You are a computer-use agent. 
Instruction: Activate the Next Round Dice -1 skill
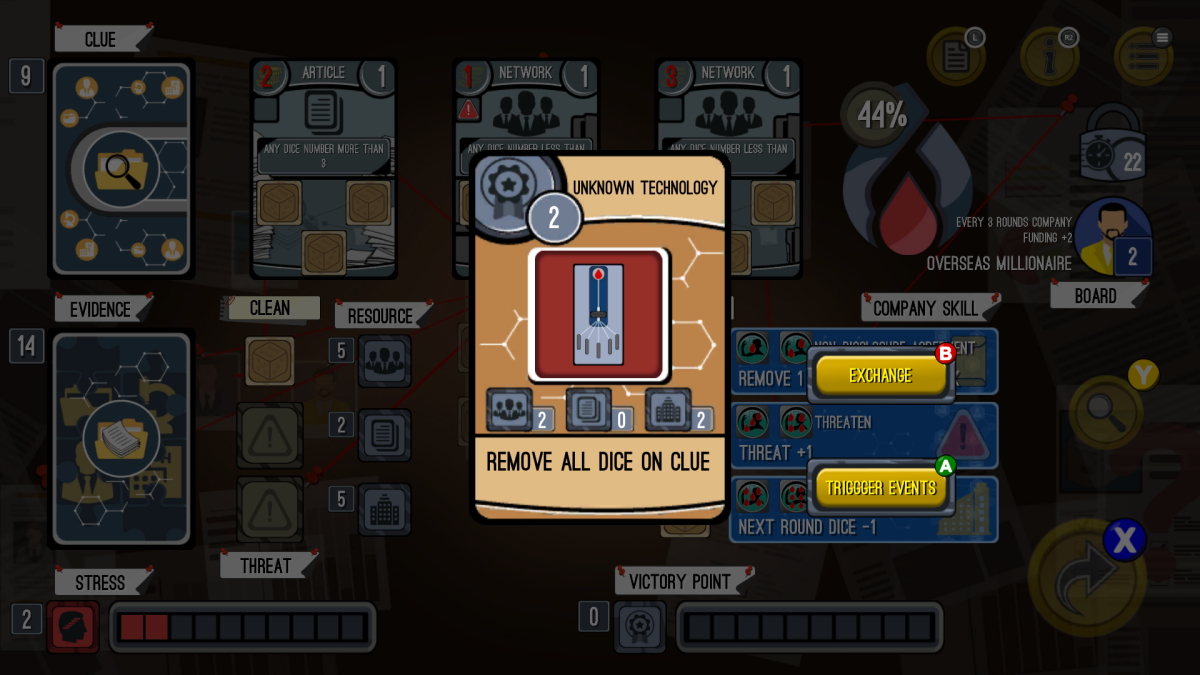click(x=864, y=510)
